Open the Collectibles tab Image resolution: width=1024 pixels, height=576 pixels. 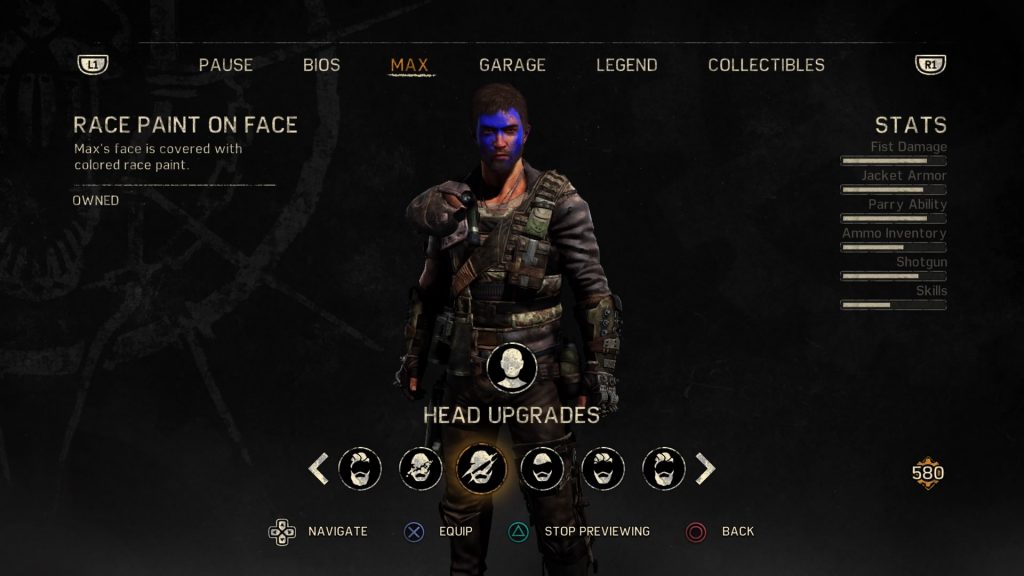(766, 65)
